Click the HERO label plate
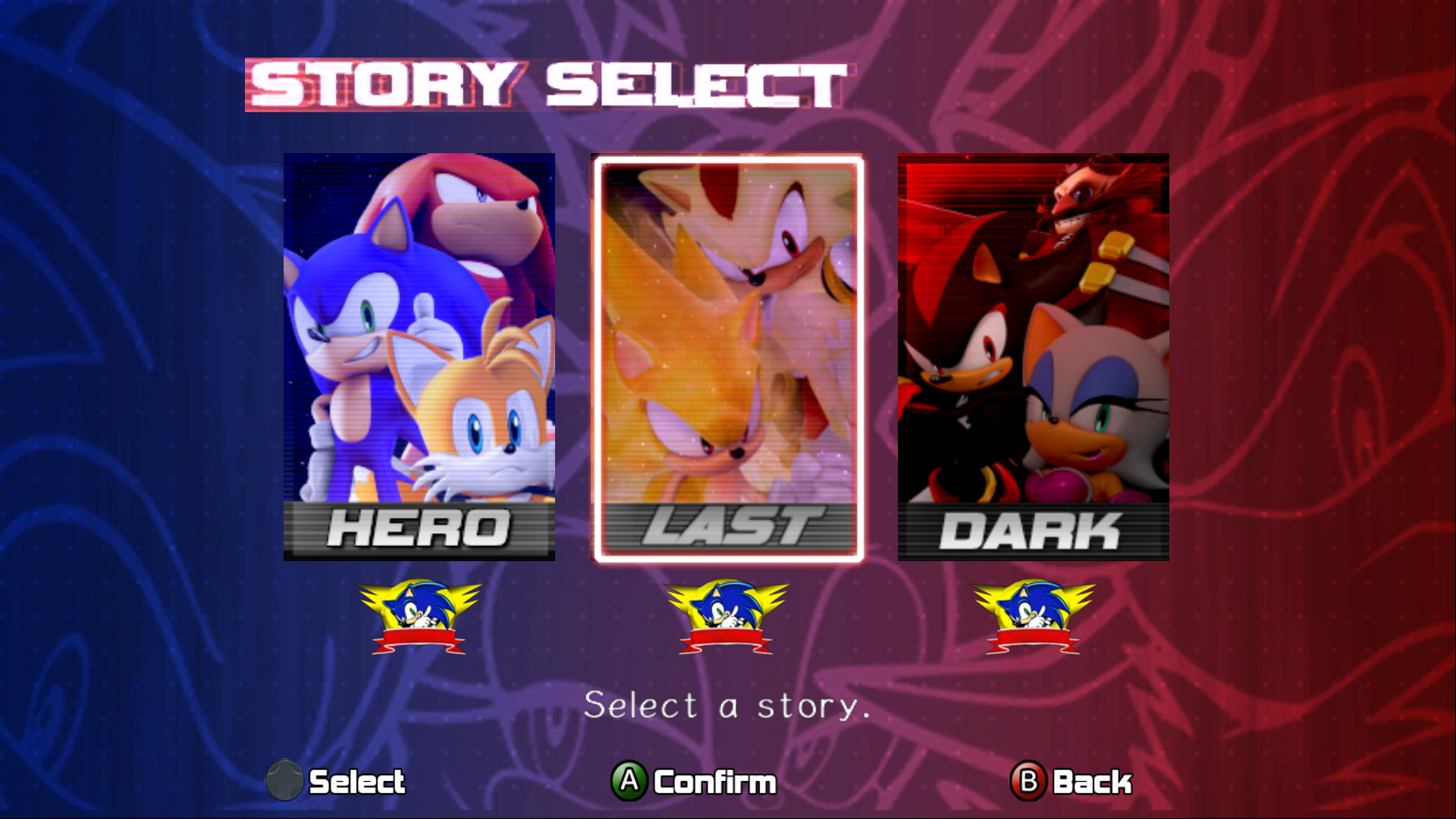 (419, 529)
